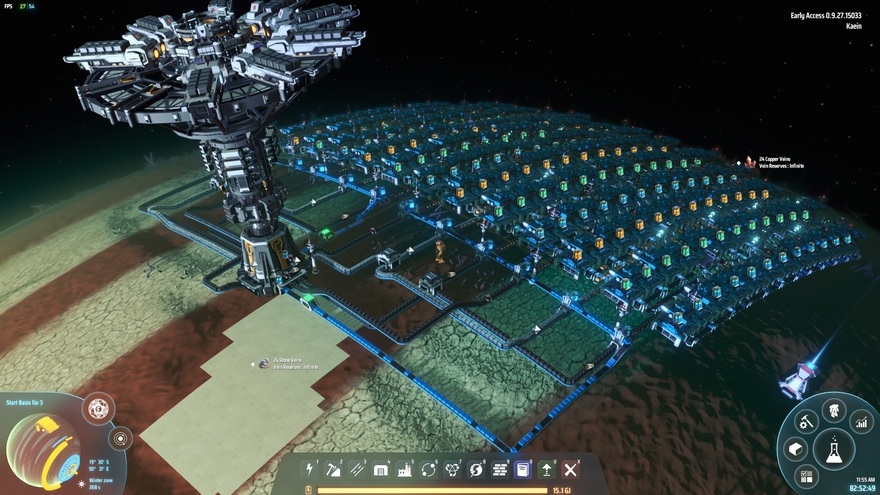Choose the three-circle triangle build category
The height and width of the screenshot is (495, 880).
452,469
